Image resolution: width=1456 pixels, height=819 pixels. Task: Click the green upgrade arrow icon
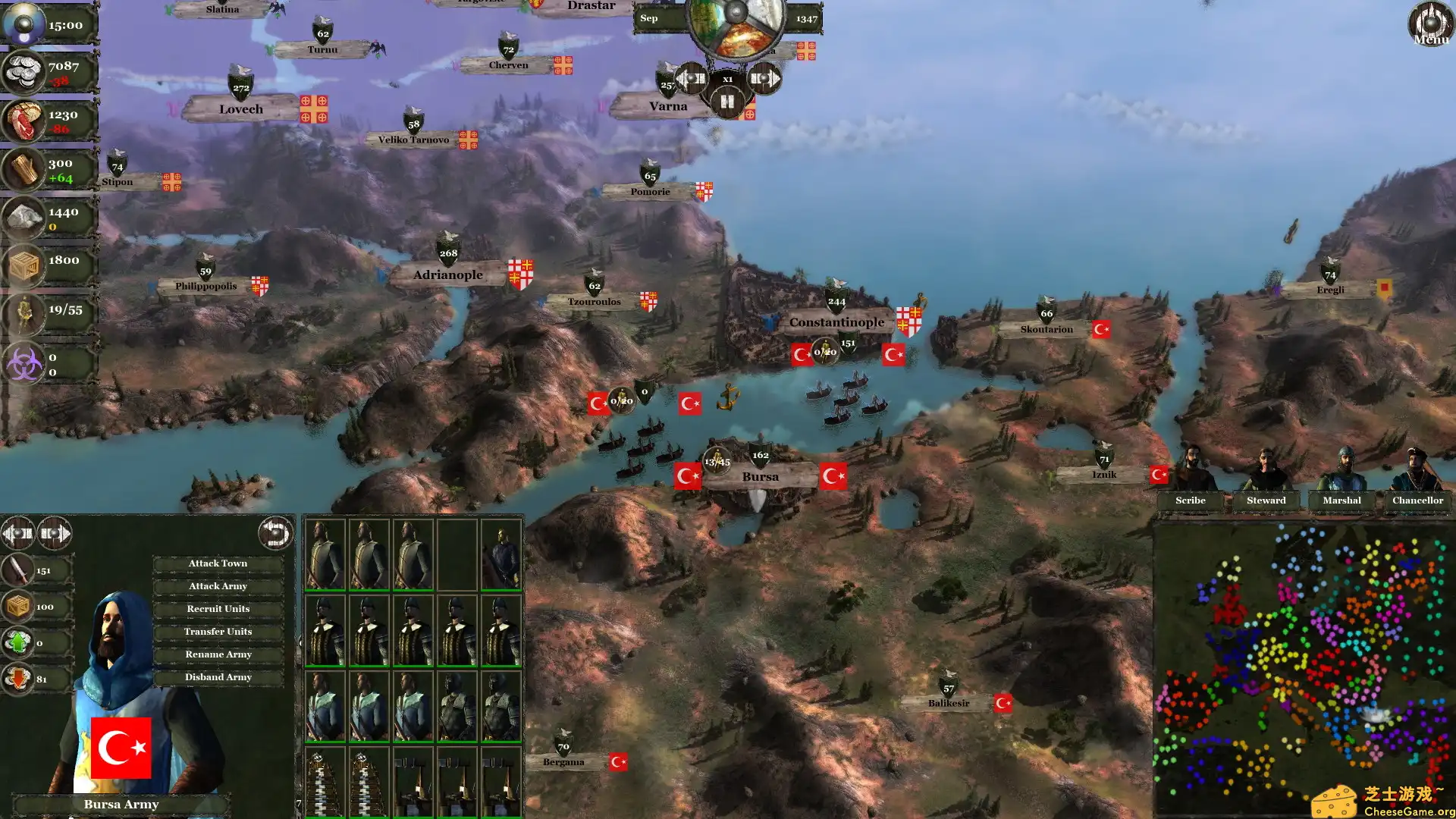pos(17,641)
